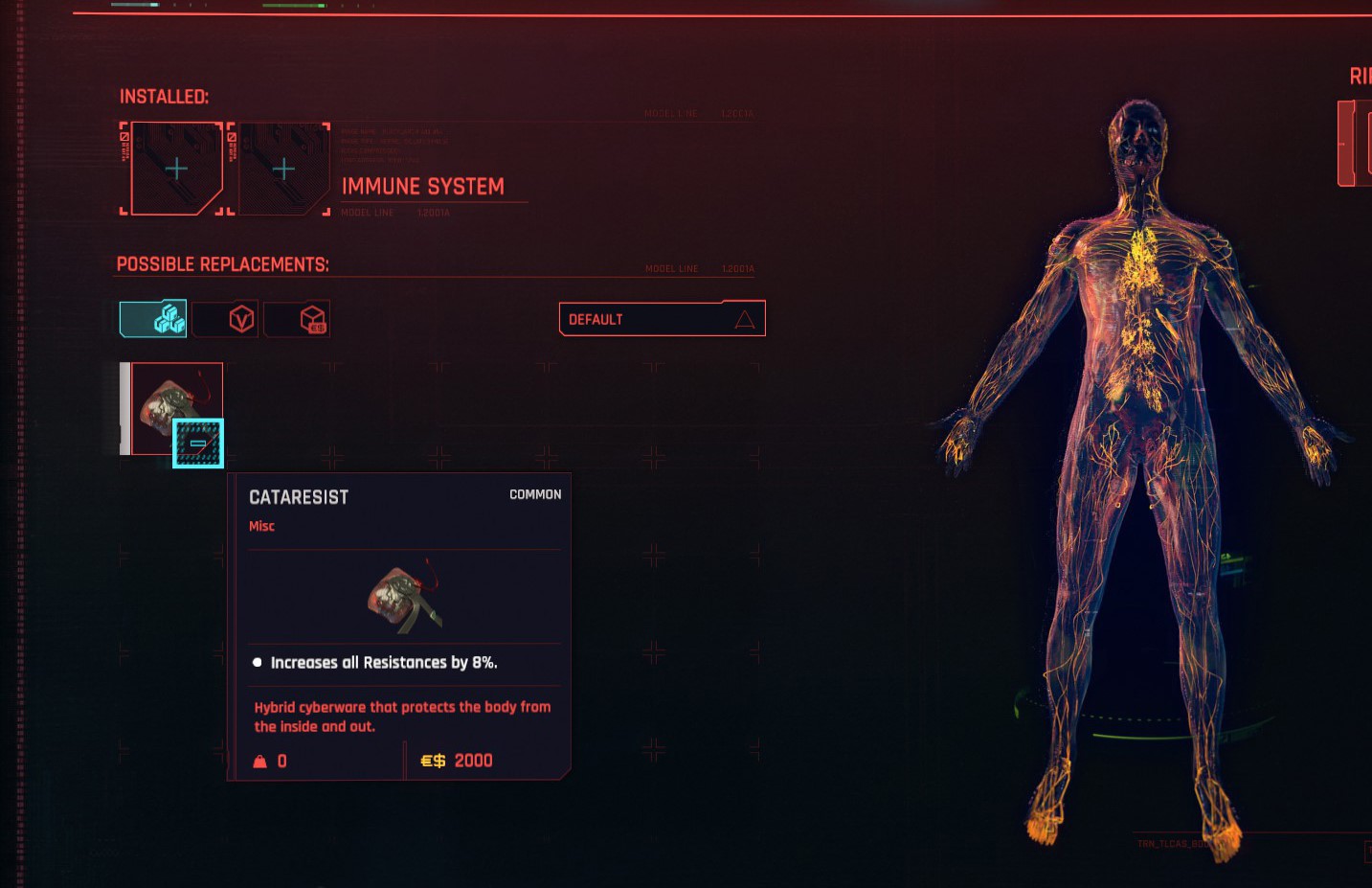Select the V-emblem owned items filter
This screenshot has height=888, width=1372.
225,318
